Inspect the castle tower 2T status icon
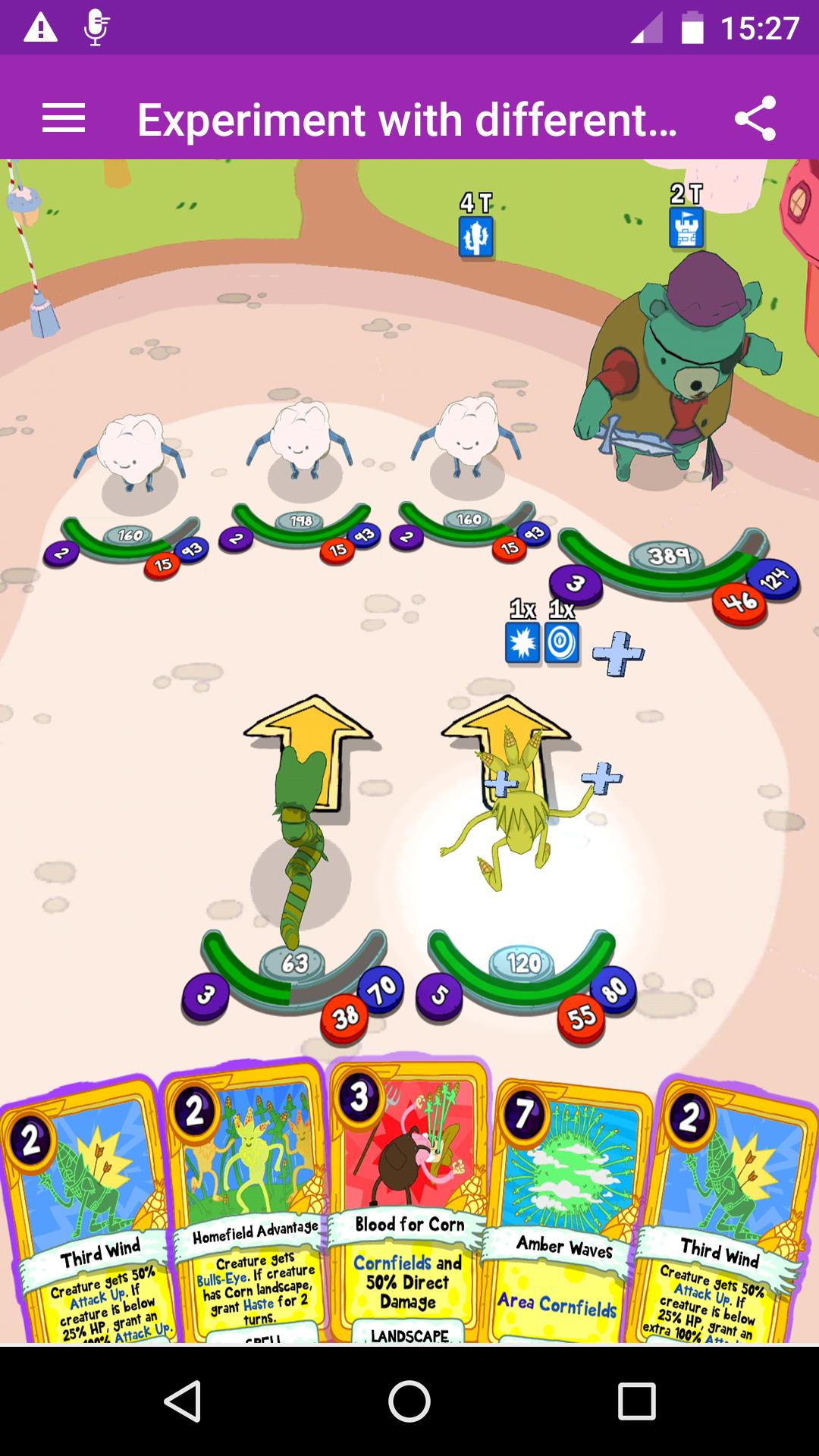 (x=686, y=227)
